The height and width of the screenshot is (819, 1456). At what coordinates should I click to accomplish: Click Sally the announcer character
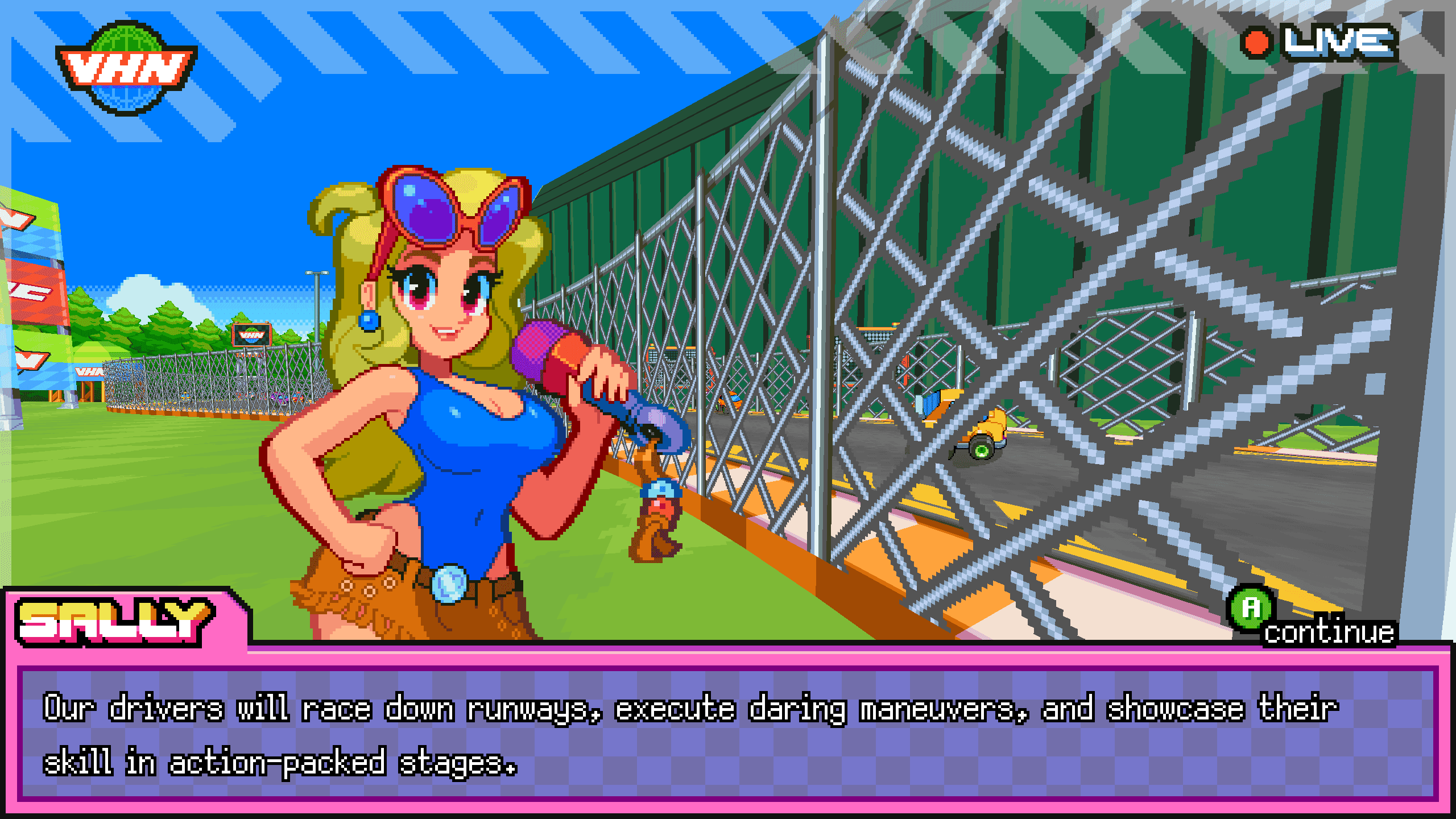444,398
